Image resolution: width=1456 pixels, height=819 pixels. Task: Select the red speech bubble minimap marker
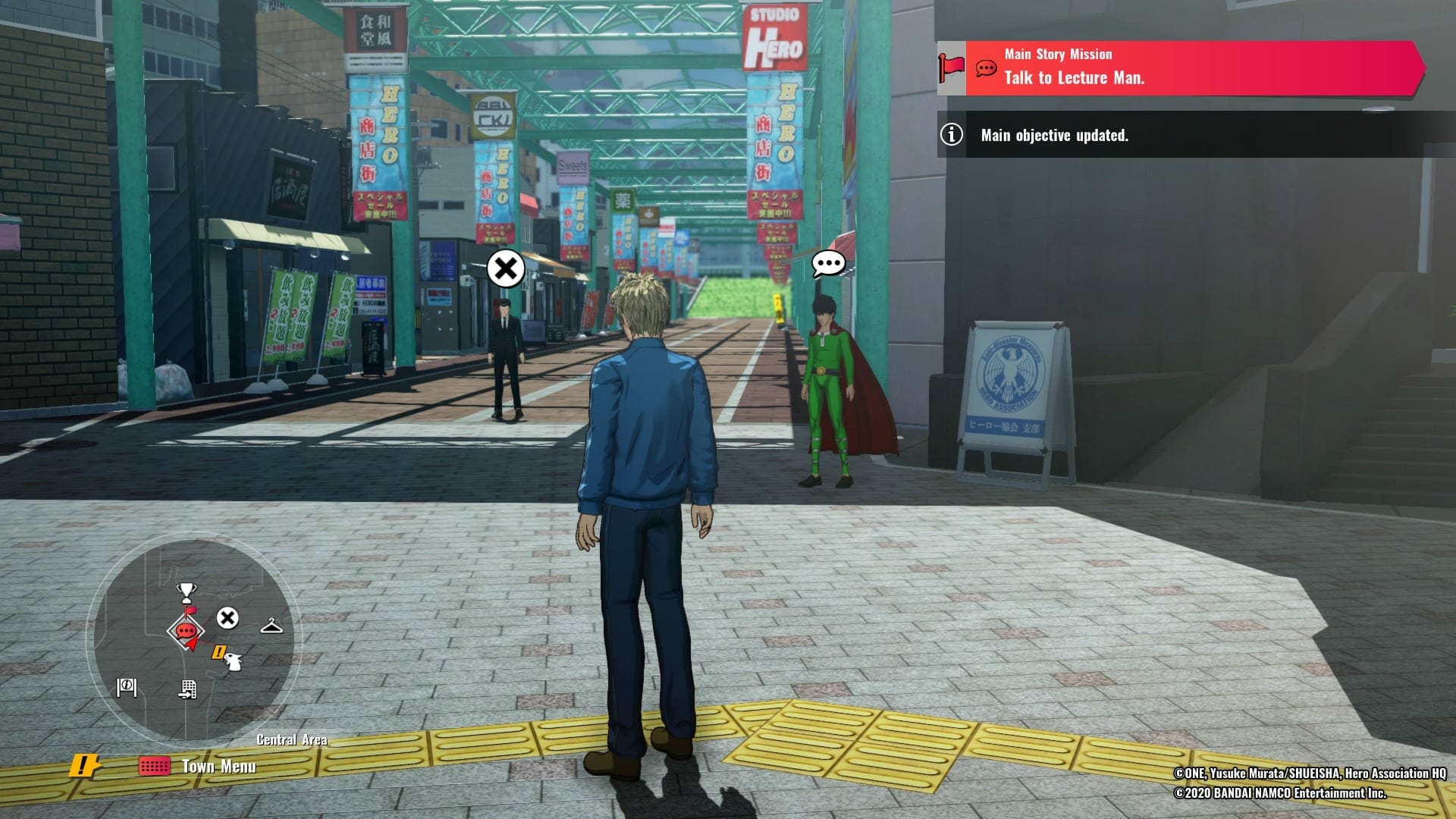pyautogui.click(x=186, y=630)
